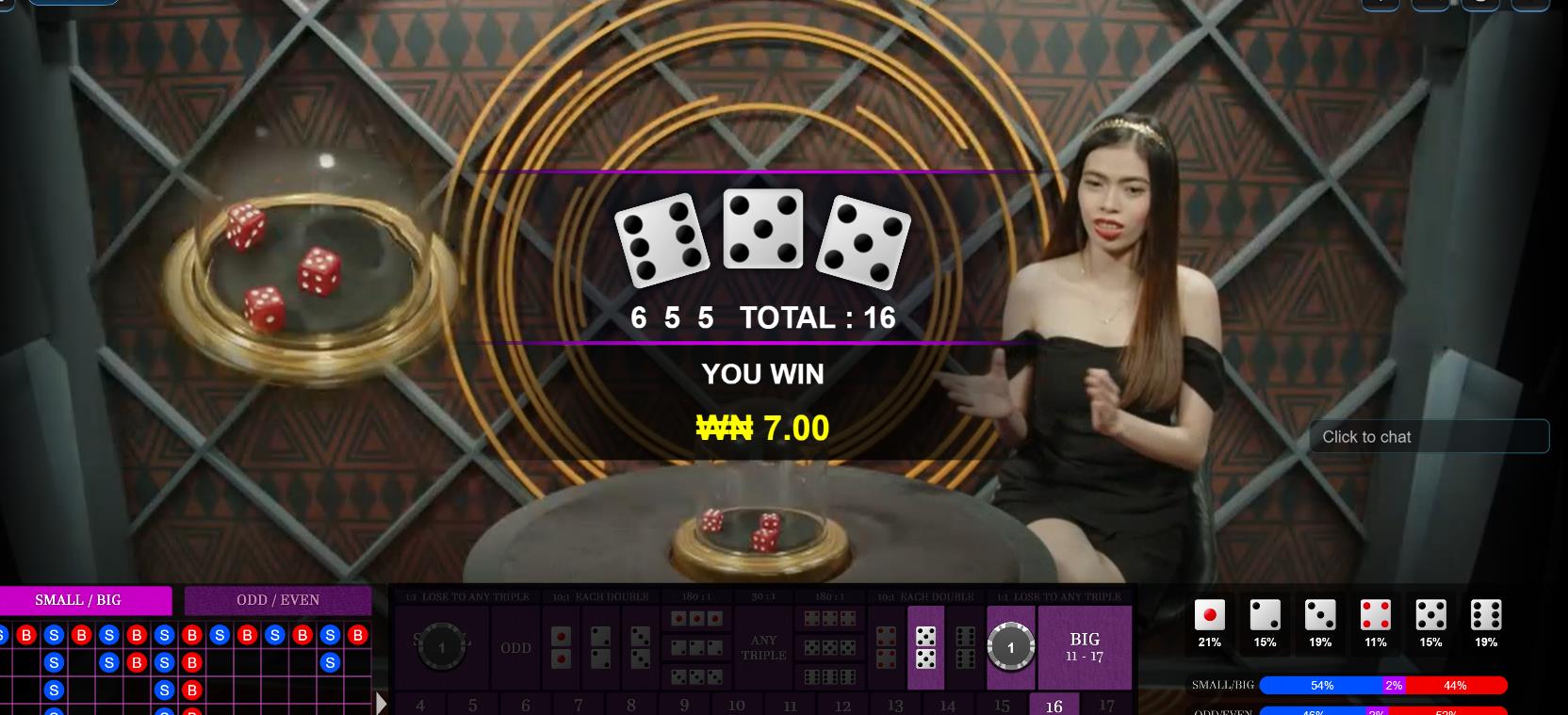Bet on the highlighted double fives
This screenshot has height=715, width=1568.
(925, 647)
